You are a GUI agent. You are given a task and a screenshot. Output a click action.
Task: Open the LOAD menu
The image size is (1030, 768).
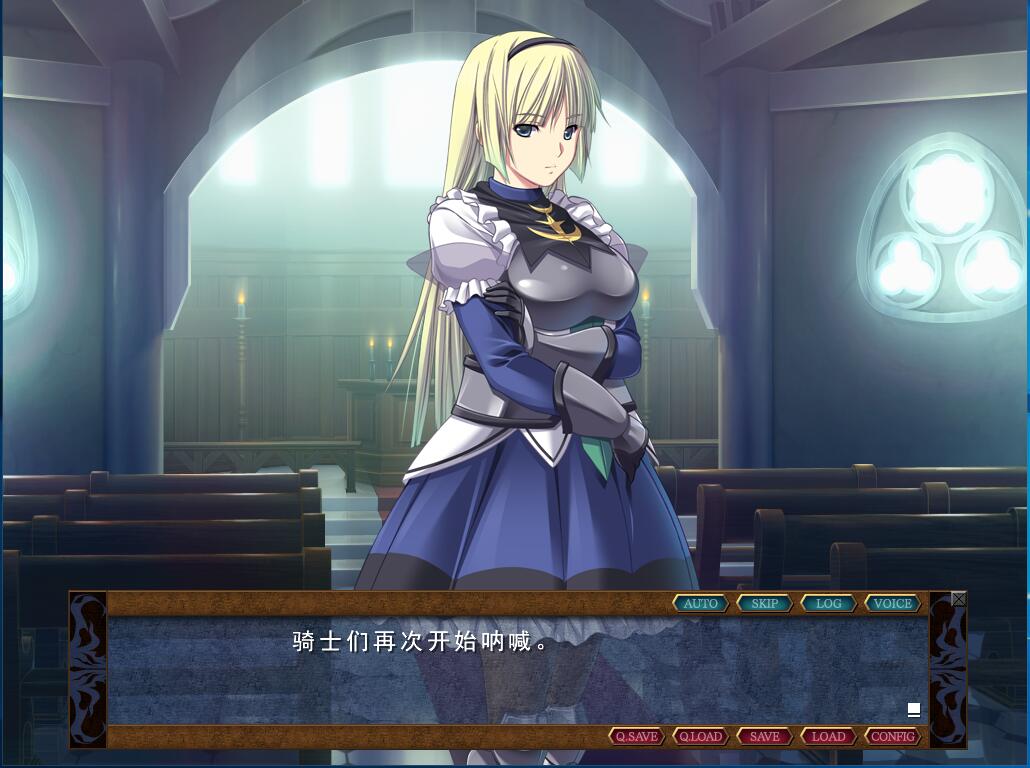pos(828,736)
